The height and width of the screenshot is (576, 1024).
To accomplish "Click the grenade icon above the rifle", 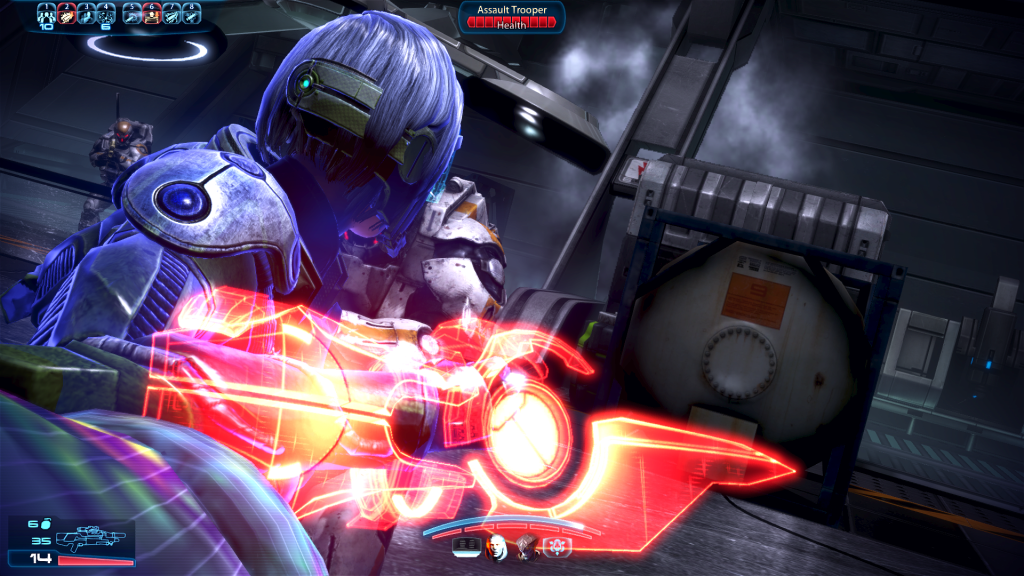I will point(46,523).
